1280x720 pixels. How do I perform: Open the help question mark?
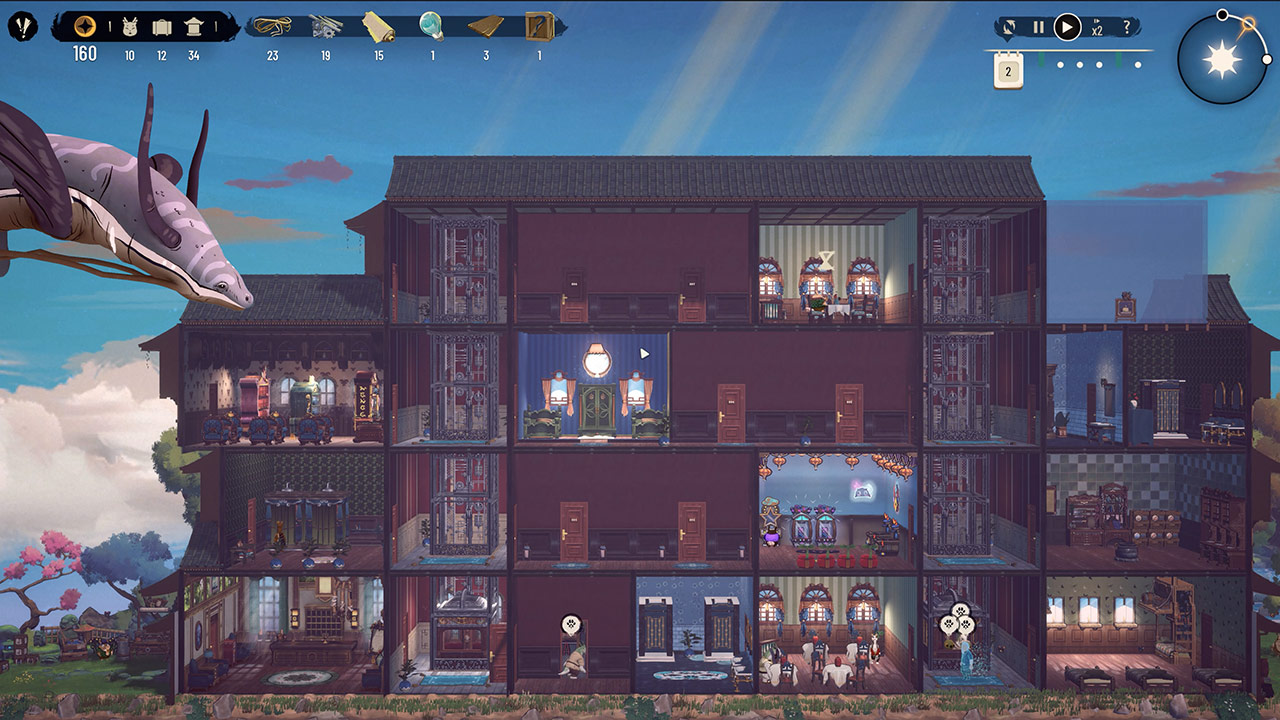pyautogui.click(x=1127, y=28)
